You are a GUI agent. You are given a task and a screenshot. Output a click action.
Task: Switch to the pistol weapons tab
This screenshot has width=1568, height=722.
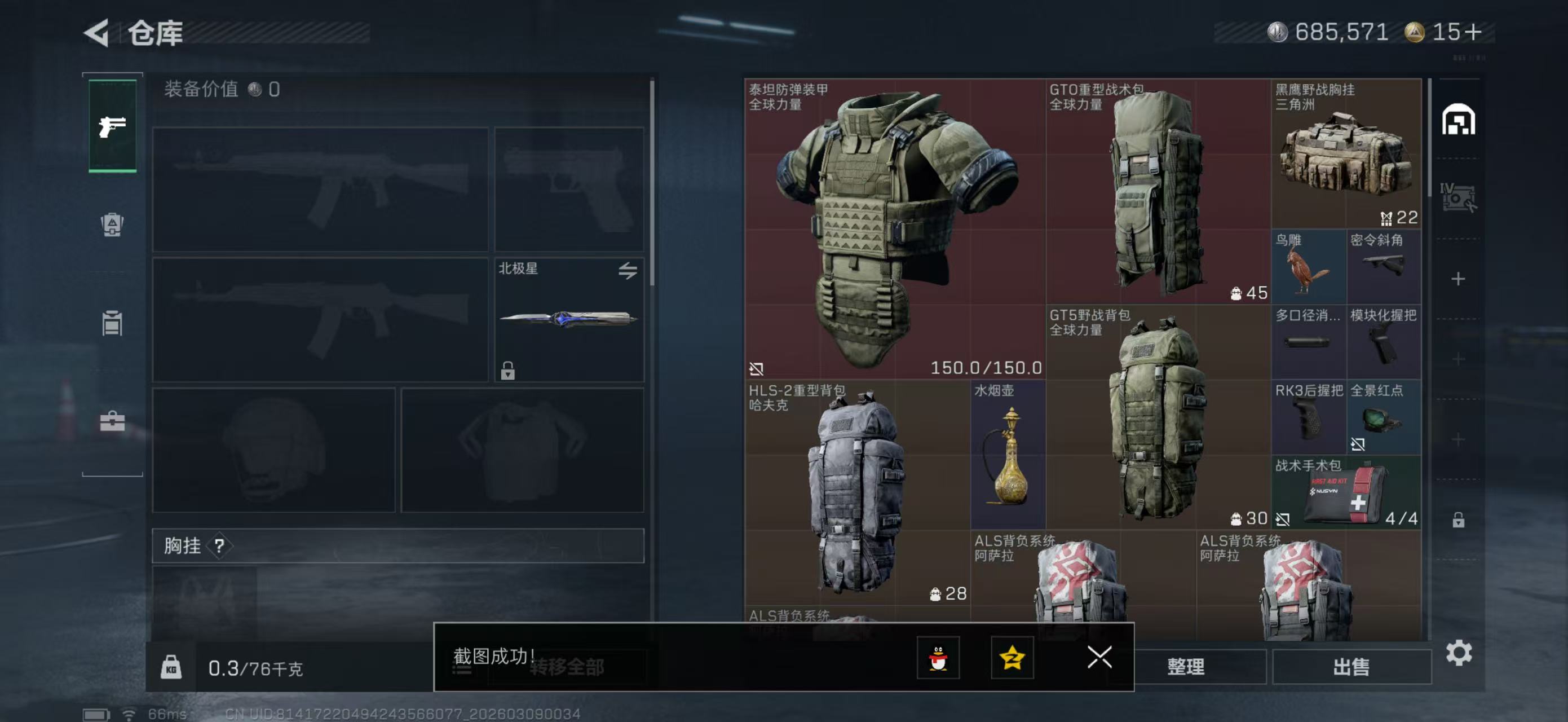tap(113, 126)
